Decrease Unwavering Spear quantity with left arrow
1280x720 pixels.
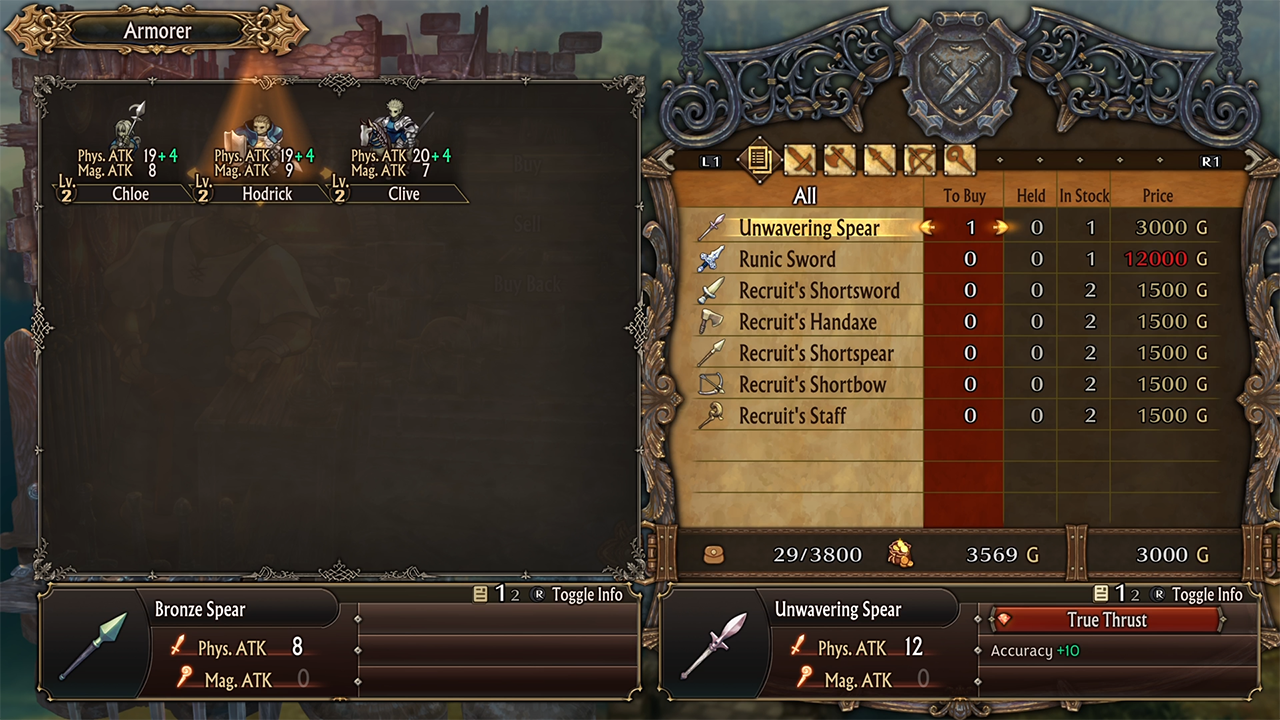tap(927, 228)
